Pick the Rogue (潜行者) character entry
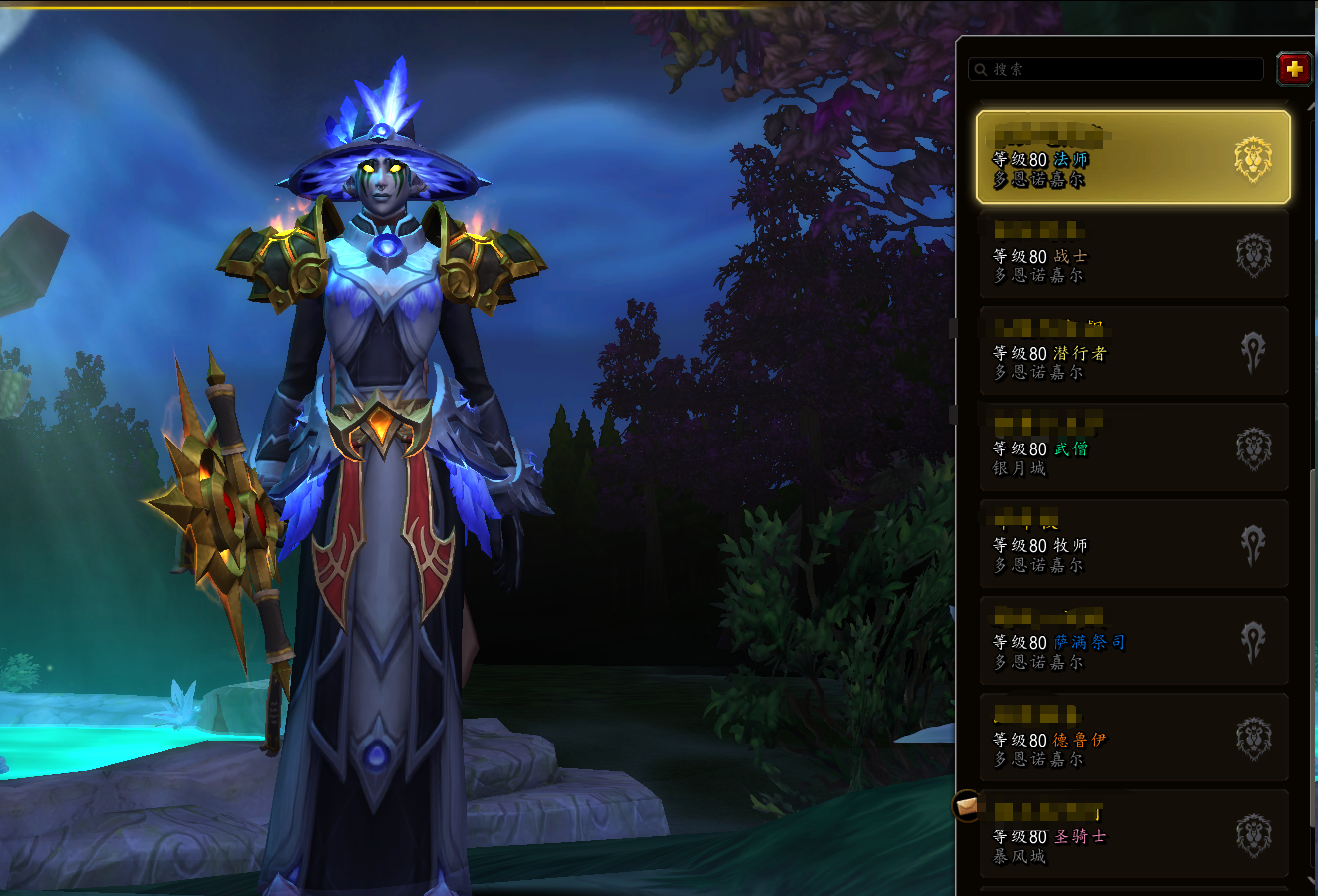Image resolution: width=1318 pixels, height=896 pixels. tap(1133, 351)
